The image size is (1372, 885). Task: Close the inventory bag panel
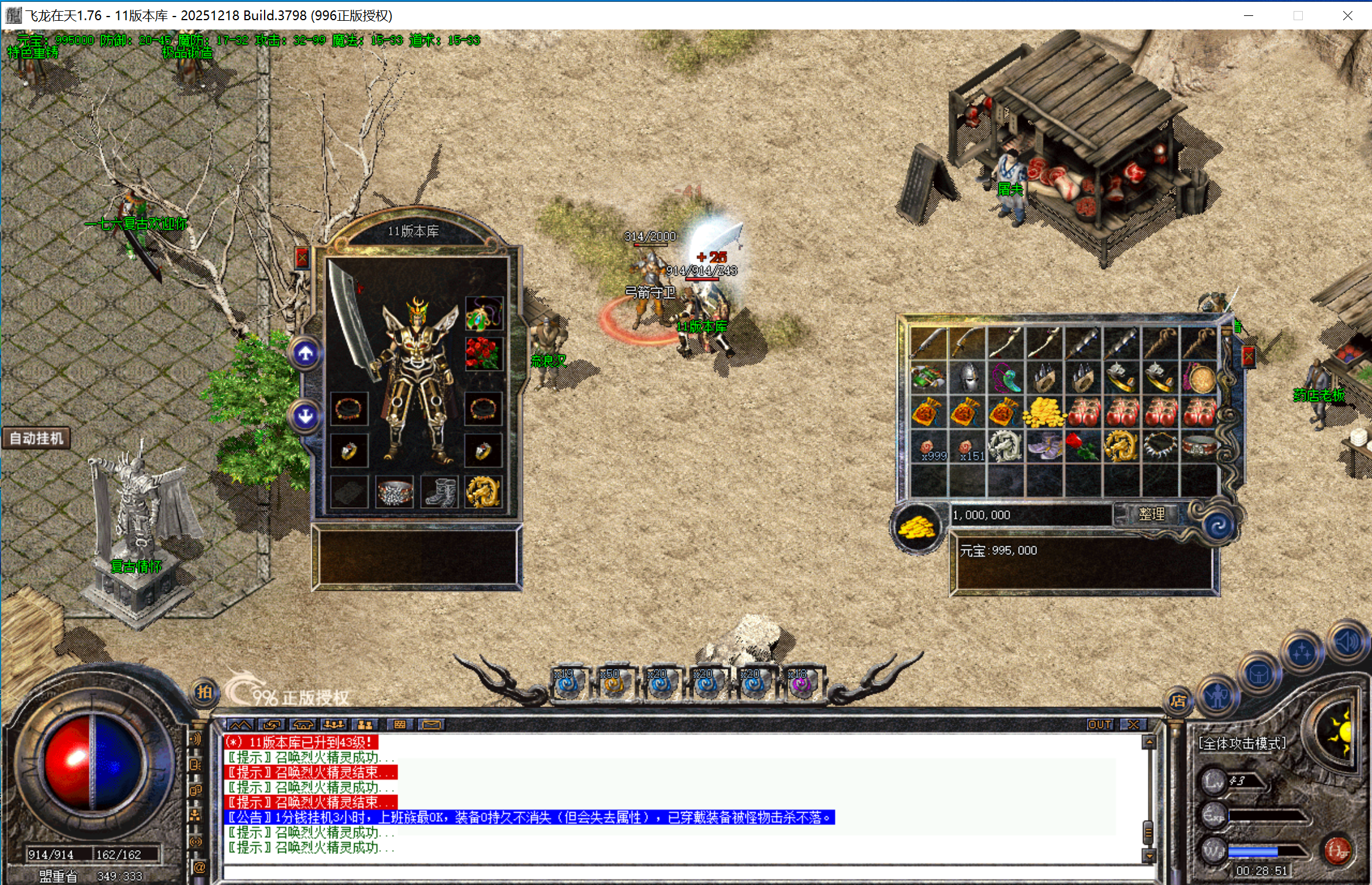1248,356
